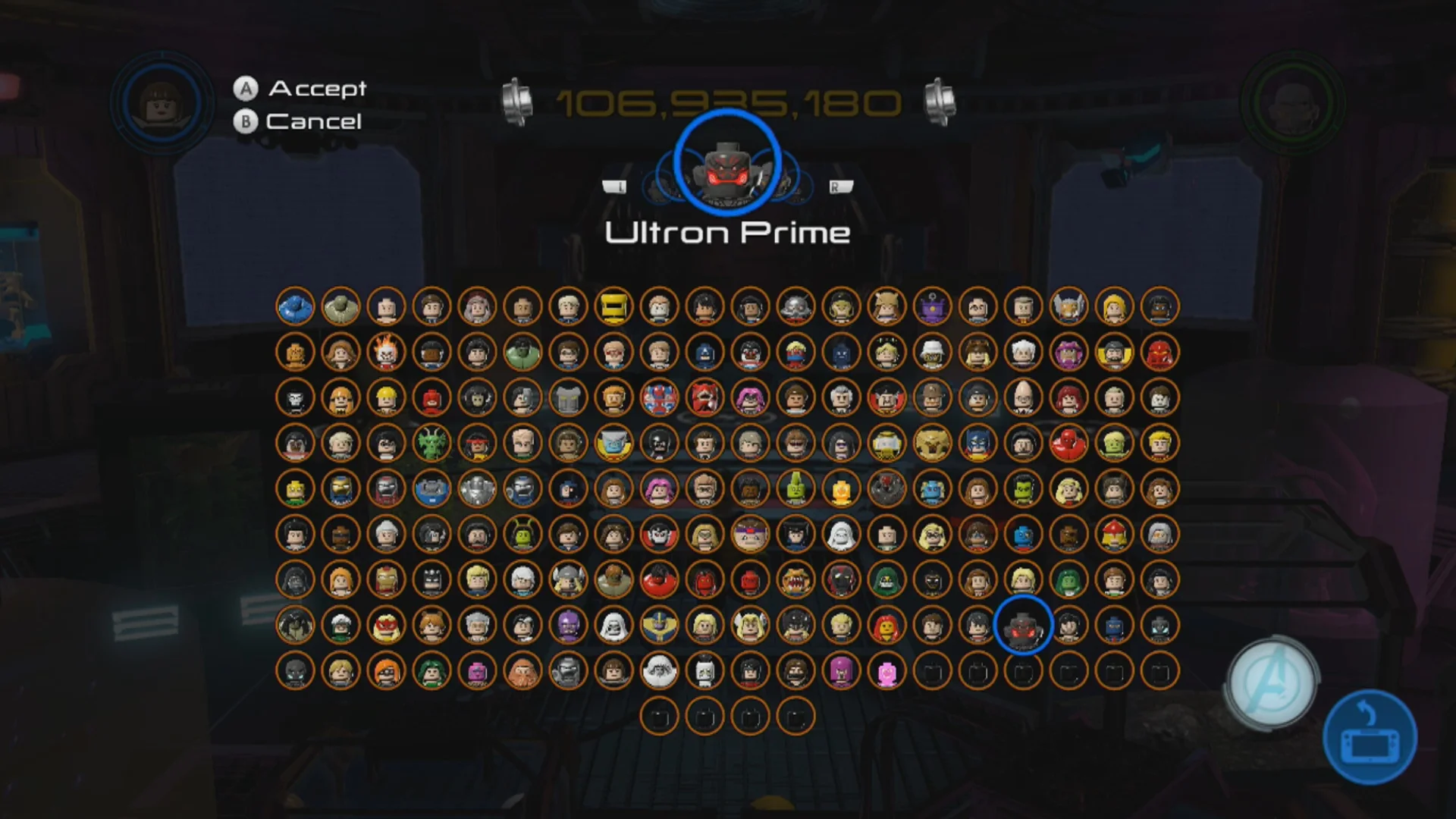Viewport: 1456px width, 819px height.
Task: Select the green Abomination portrait
Action: tap(341, 307)
